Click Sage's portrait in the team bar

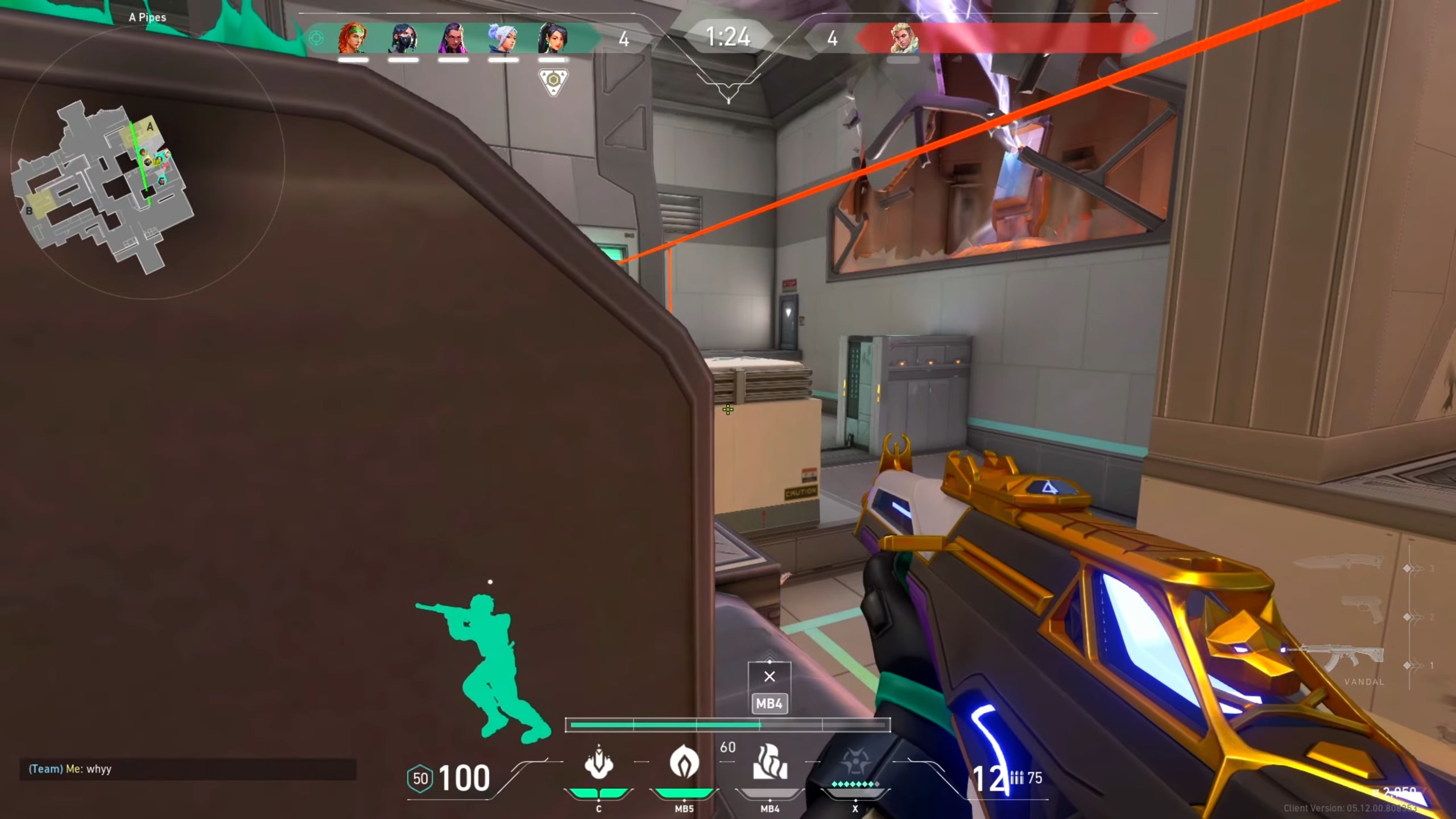pos(553,39)
